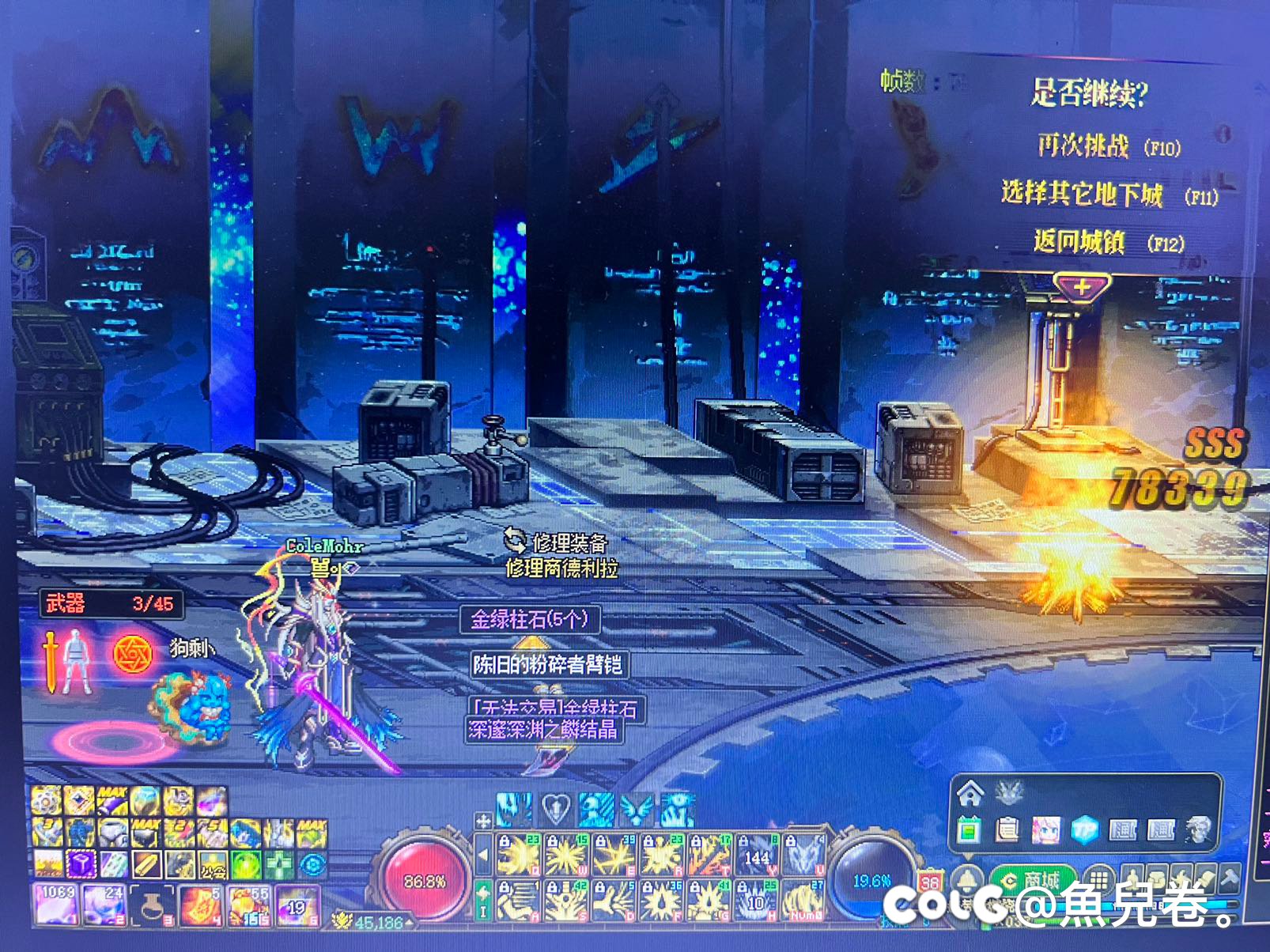This screenshot has width=1270, height=952.
Task: Open the grid menu button
Action: point(1098,880)
